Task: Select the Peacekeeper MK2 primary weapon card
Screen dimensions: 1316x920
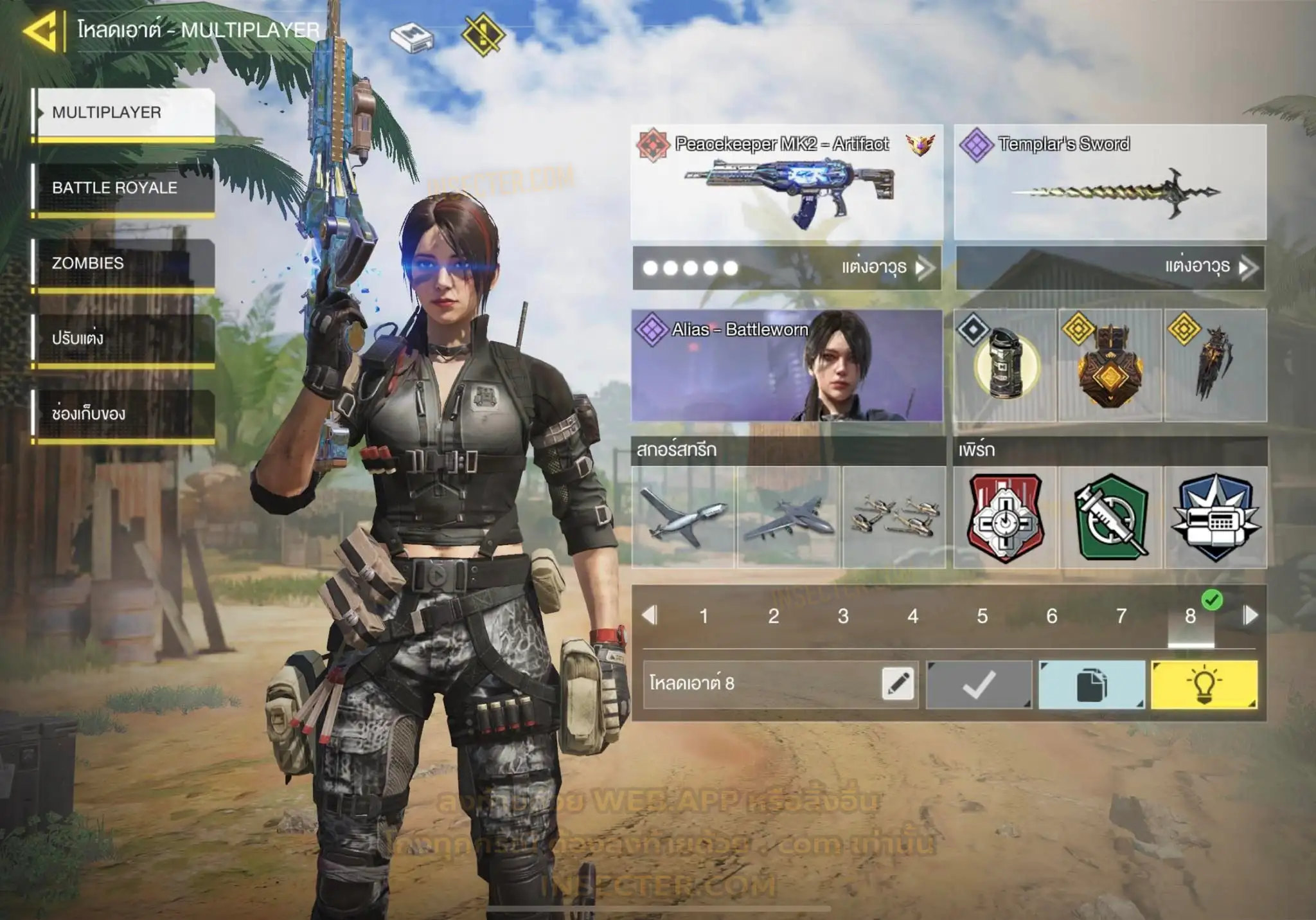Action: [x=787, y=183]
